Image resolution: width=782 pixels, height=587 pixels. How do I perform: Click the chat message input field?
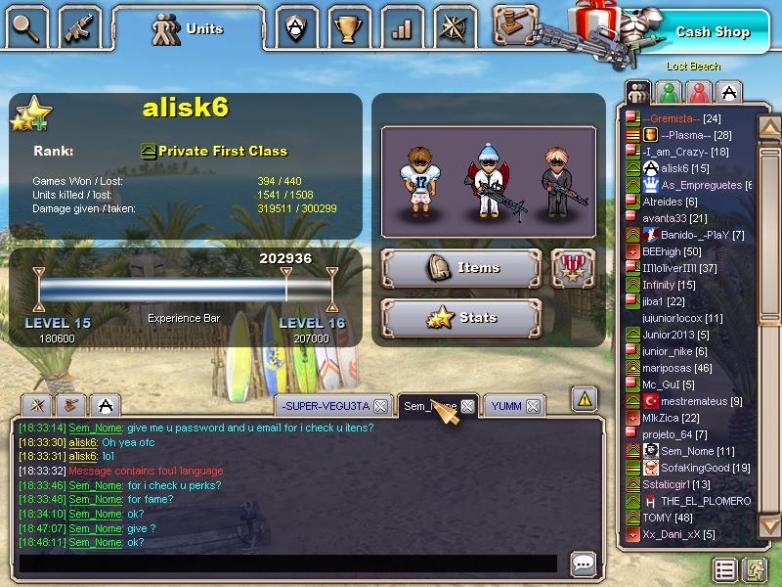[288, 563]
